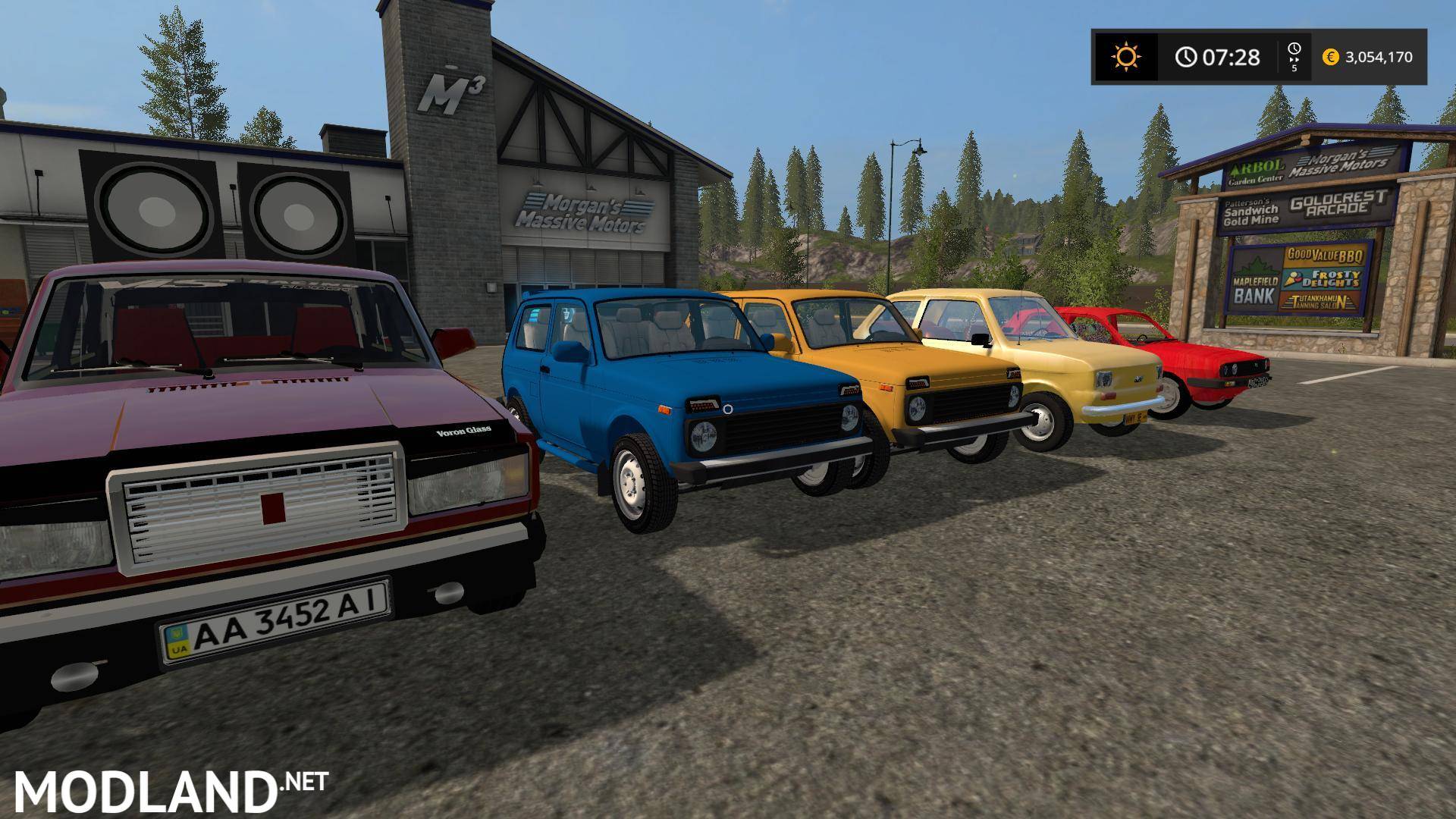Open the money counter showing 3,054,170
The width and height of the screenshot is (1456, 819).
click(x=1379, y=58)
